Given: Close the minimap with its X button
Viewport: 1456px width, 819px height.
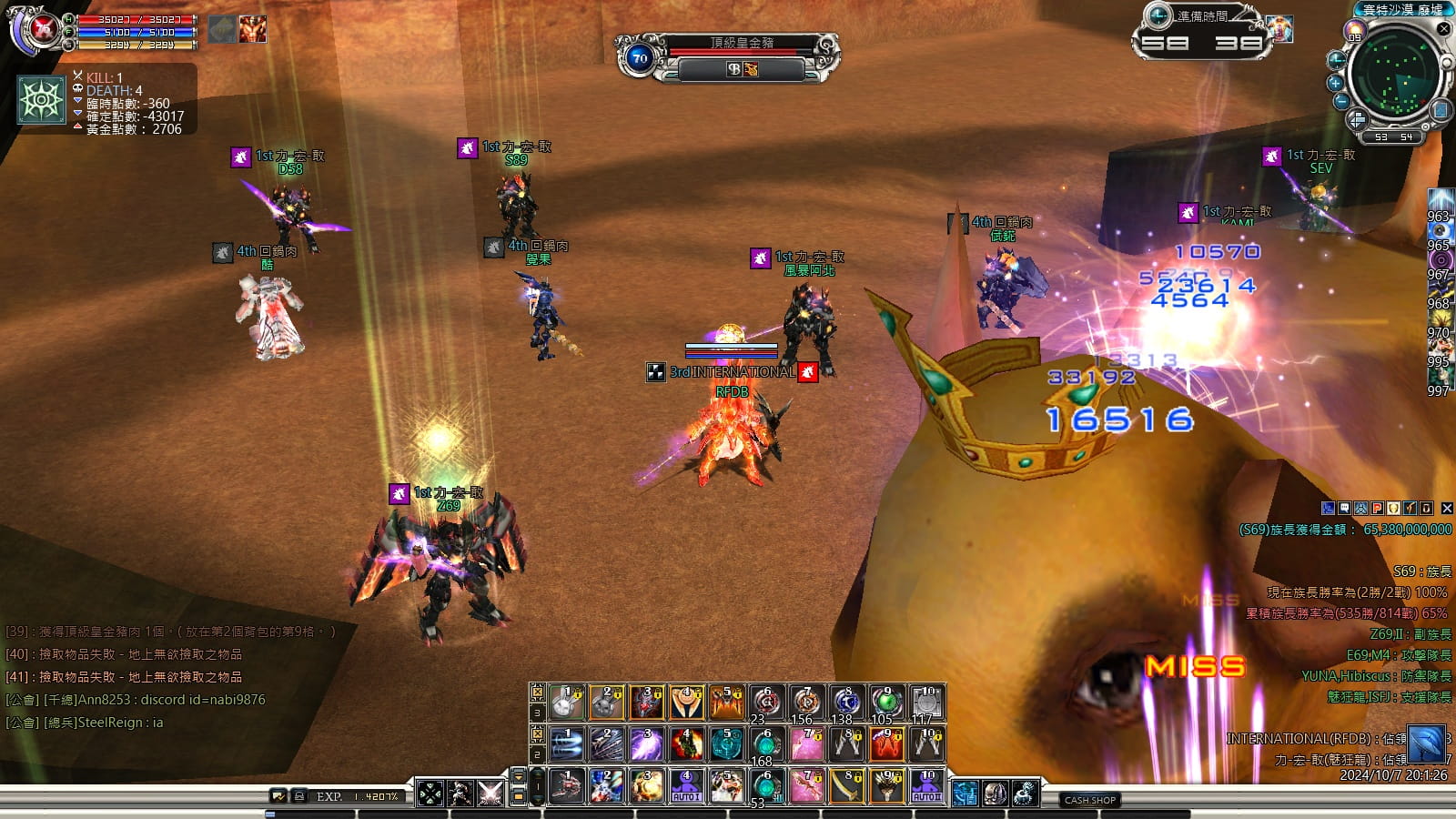Looking at the screenshot, I should pos(1443,29).
